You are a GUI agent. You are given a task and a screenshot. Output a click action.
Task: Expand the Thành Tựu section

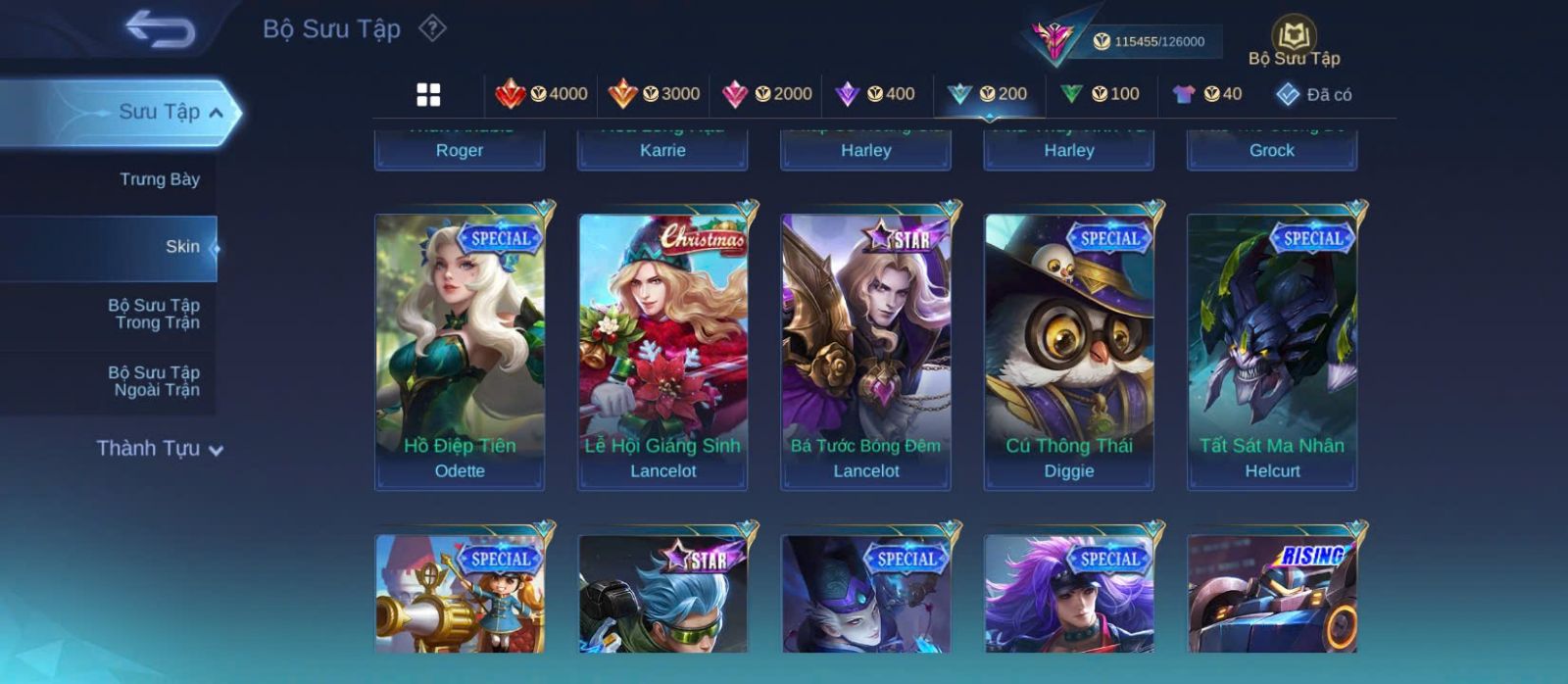pos(159,449)
